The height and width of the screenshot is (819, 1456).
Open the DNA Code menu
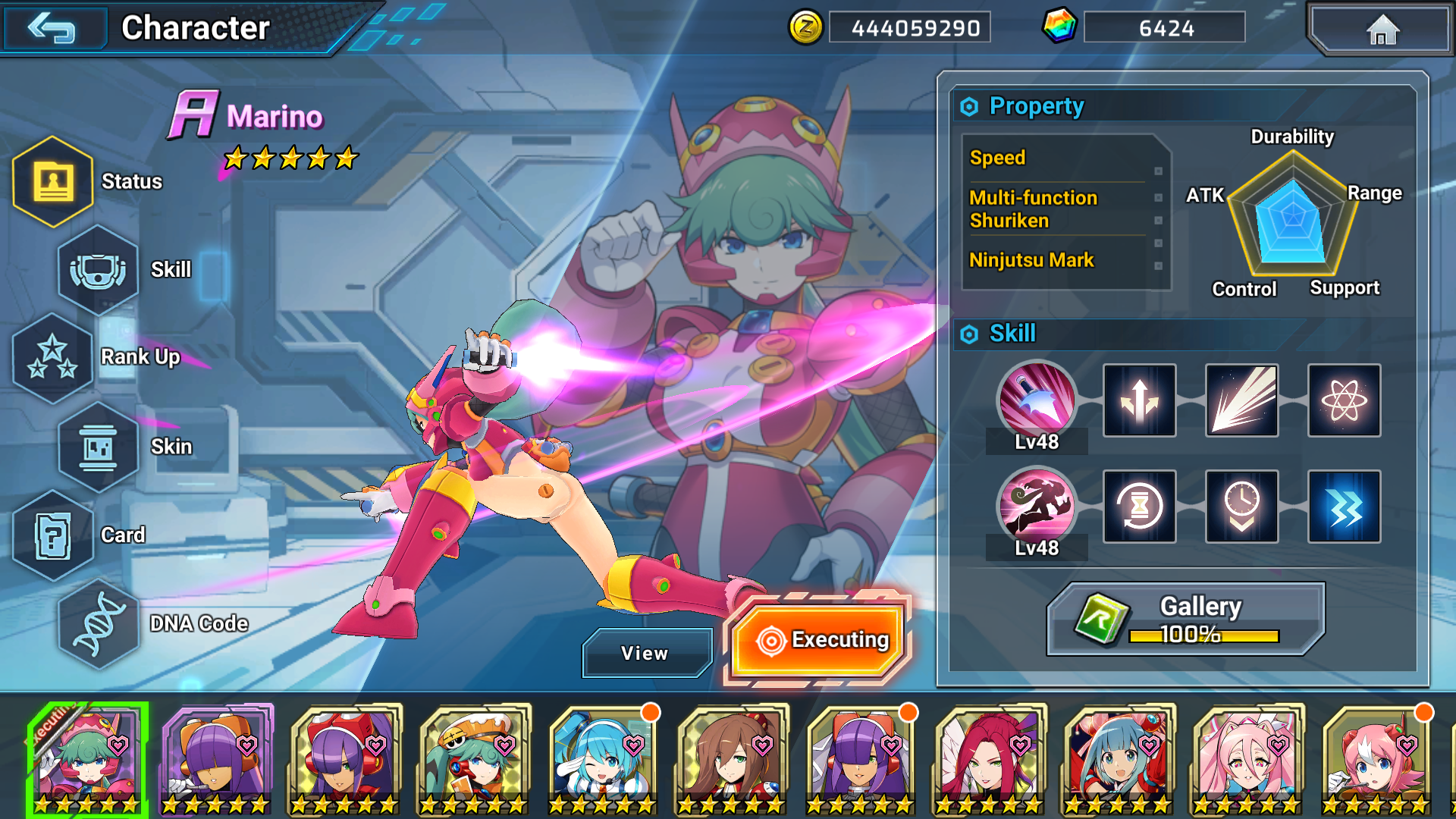coord(99,623)
